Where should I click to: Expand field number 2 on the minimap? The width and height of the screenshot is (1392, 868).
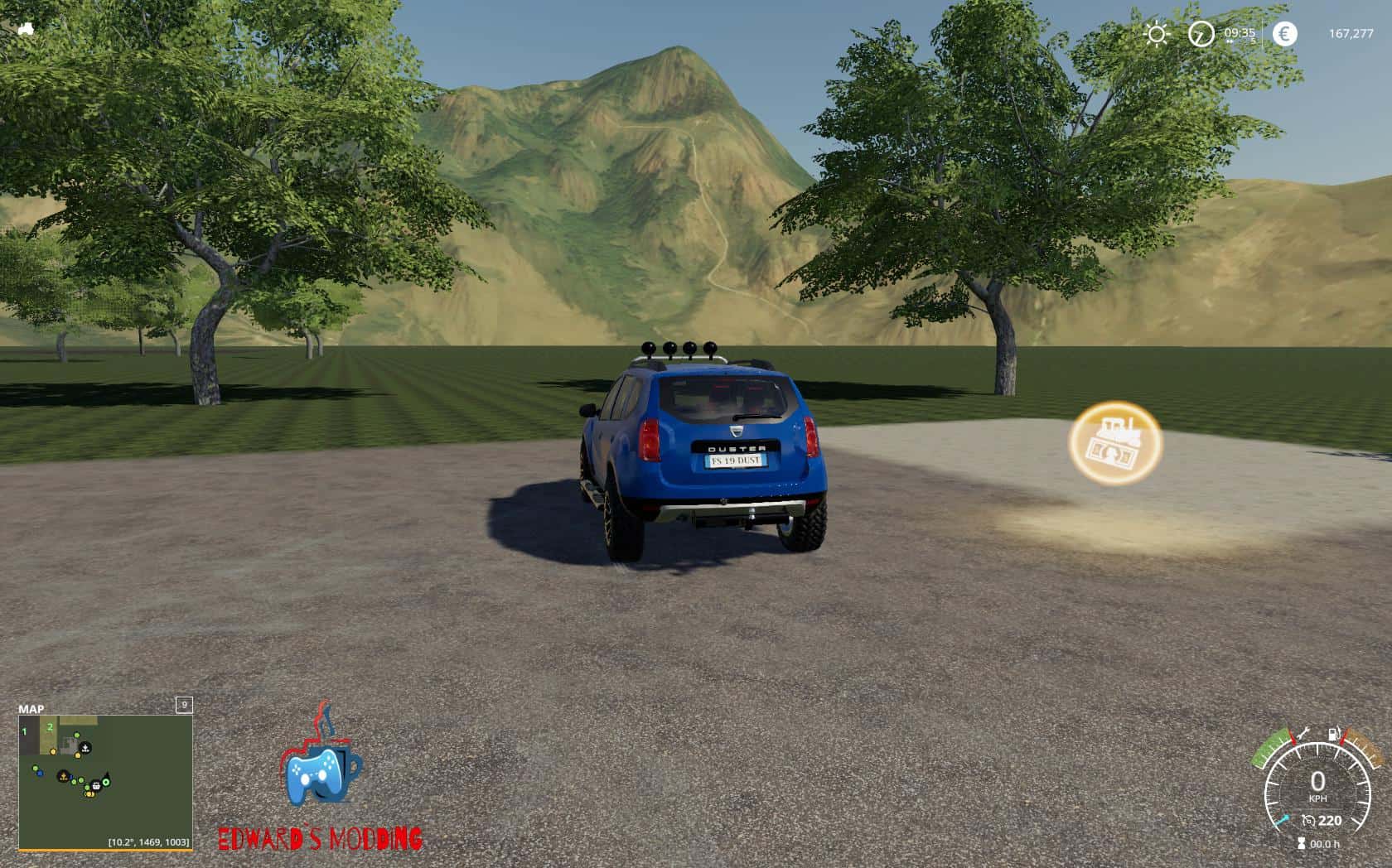[x=50, y=726]
